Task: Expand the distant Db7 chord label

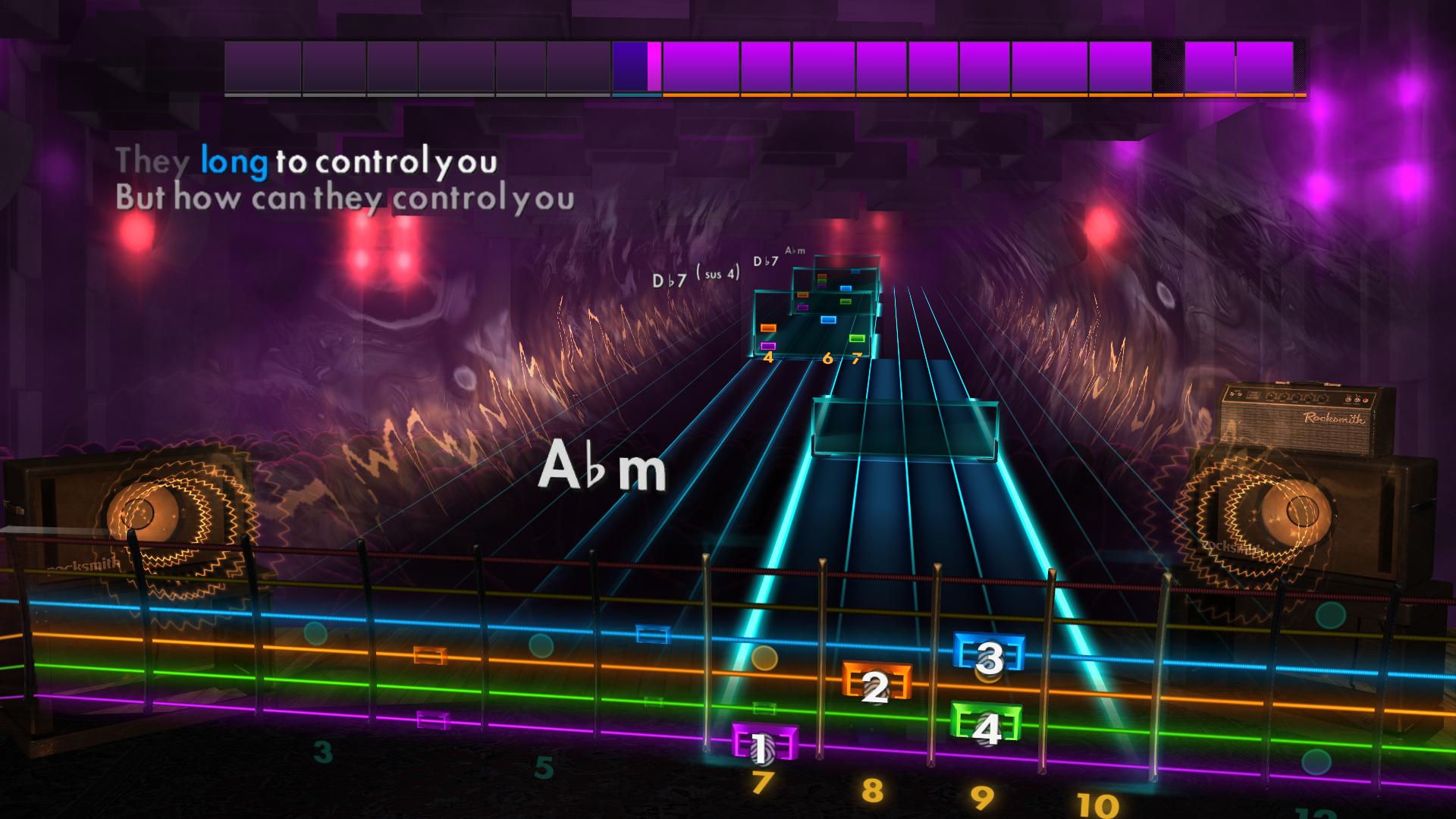Action: pos(764,262)
